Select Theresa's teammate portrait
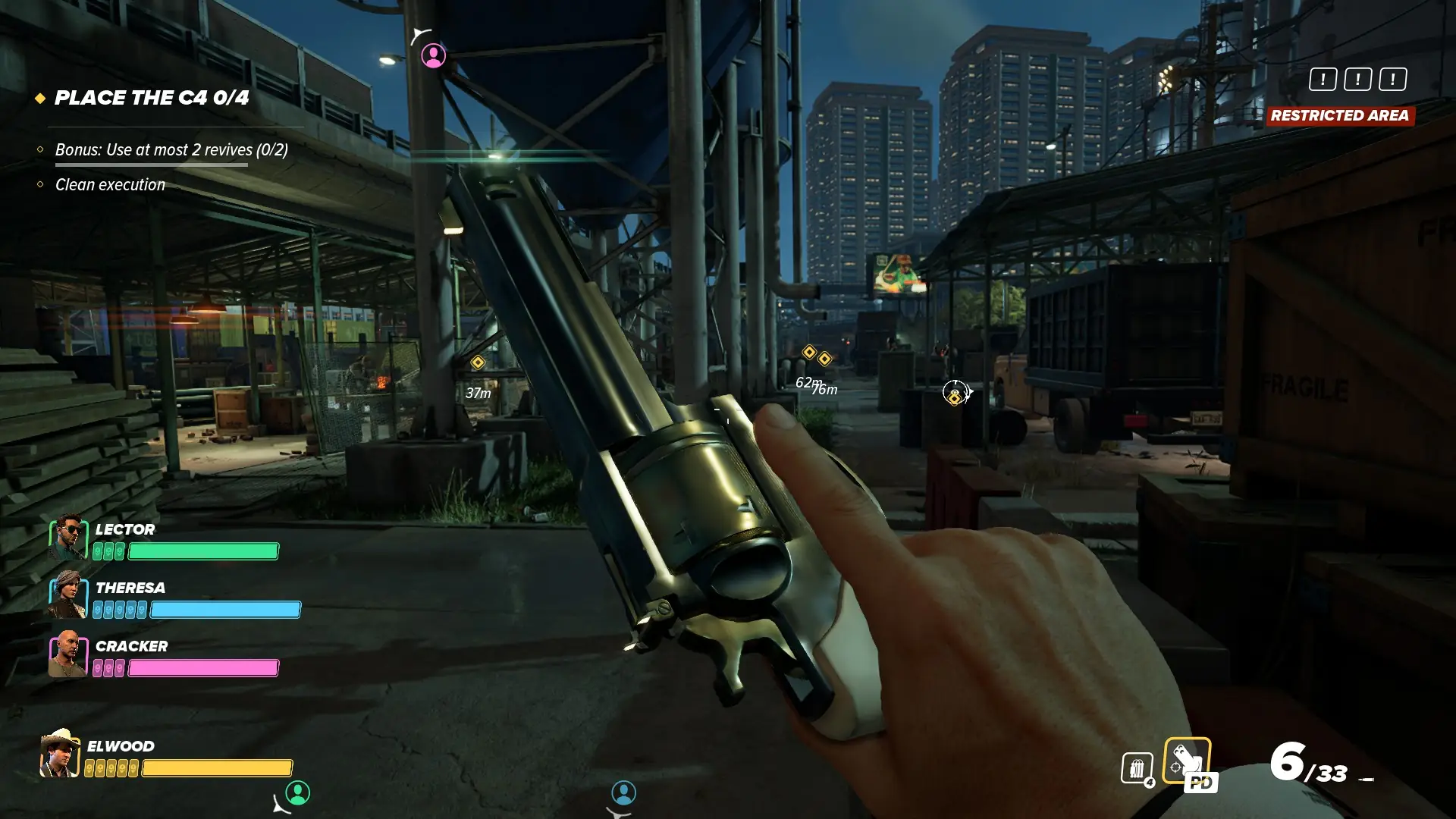1456x819 pixels. tap(68, 596)
